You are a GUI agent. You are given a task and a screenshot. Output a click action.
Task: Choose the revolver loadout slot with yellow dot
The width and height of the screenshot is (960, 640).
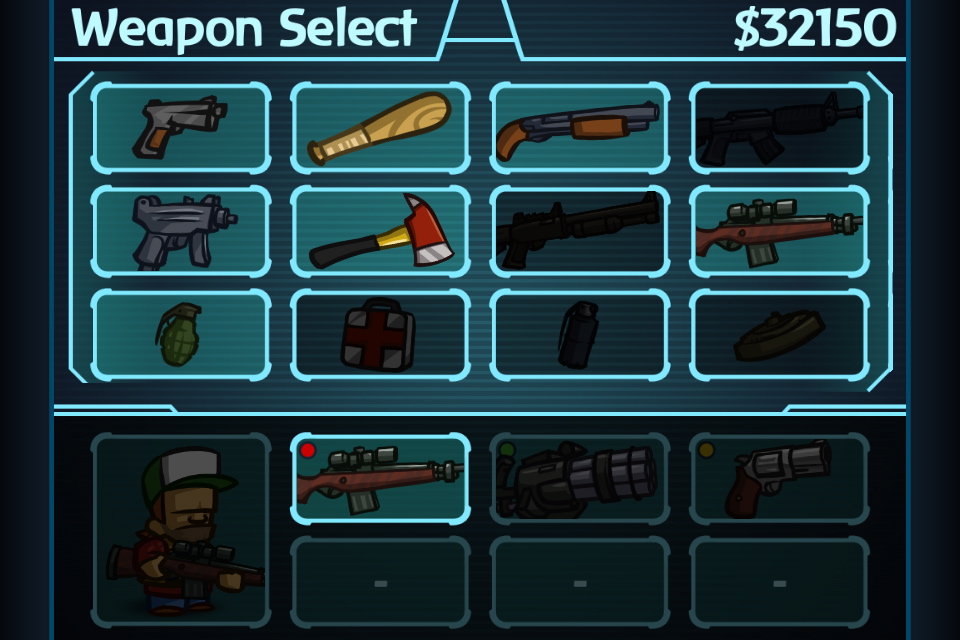tap(779, 478)
